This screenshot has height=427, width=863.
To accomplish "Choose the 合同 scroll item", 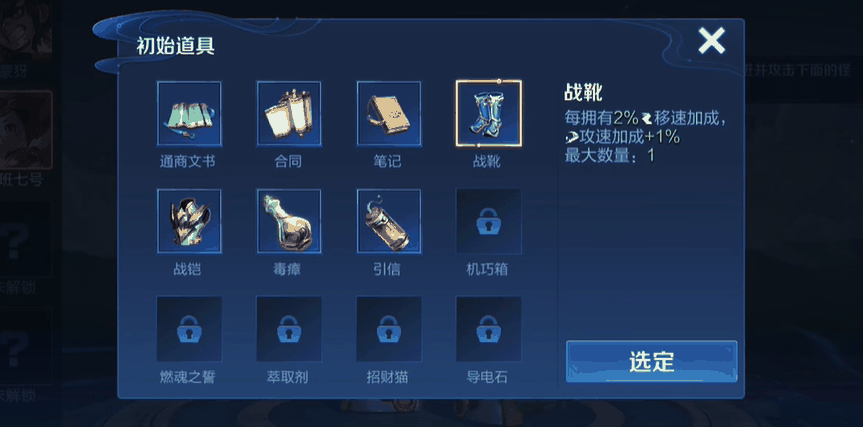I will pos(289,114).
